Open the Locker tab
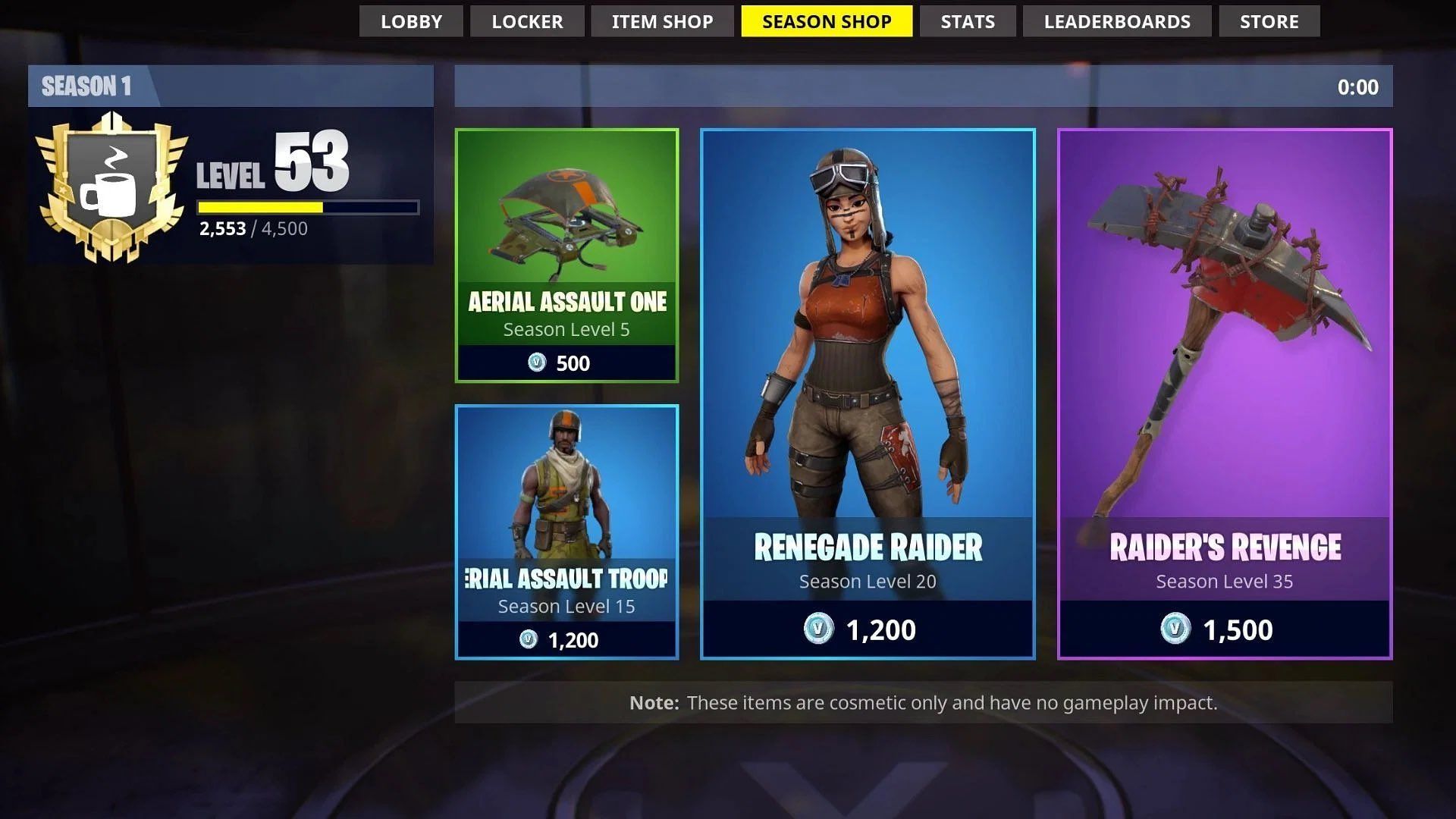The image size is (1456, 819). click(x=527, y=21)
